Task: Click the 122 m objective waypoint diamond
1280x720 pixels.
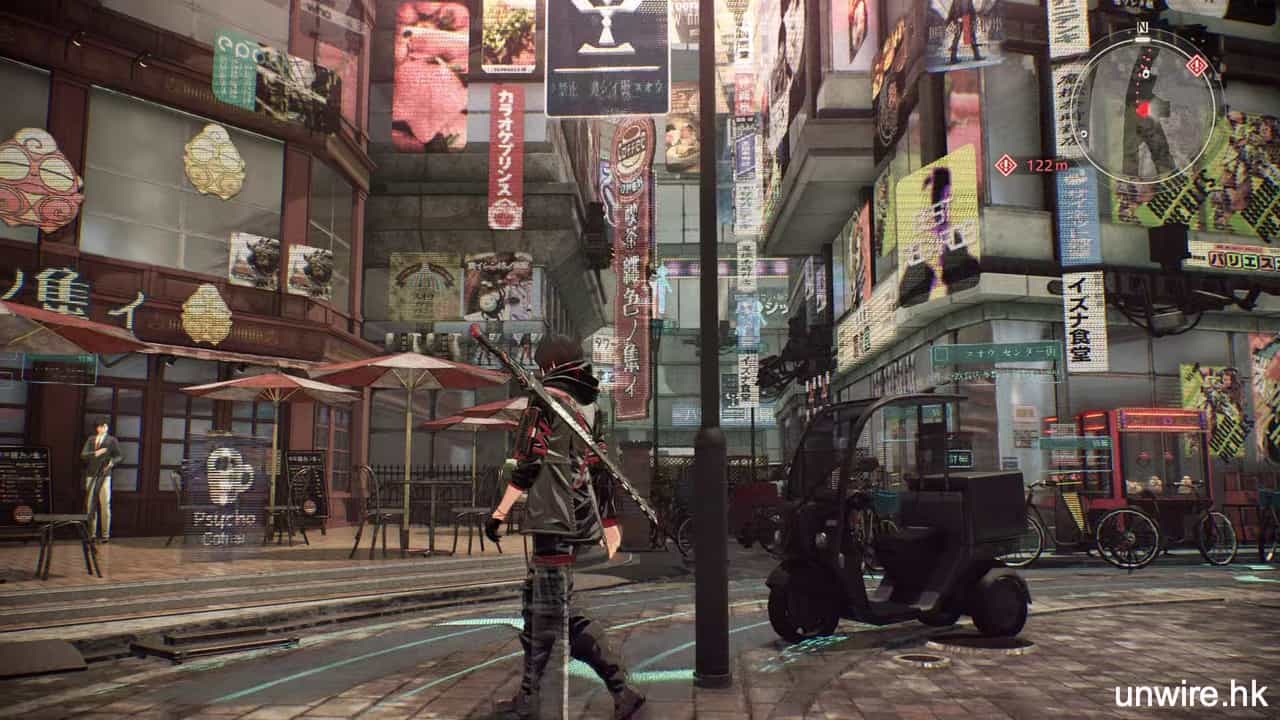Action: coord(1005,165)
